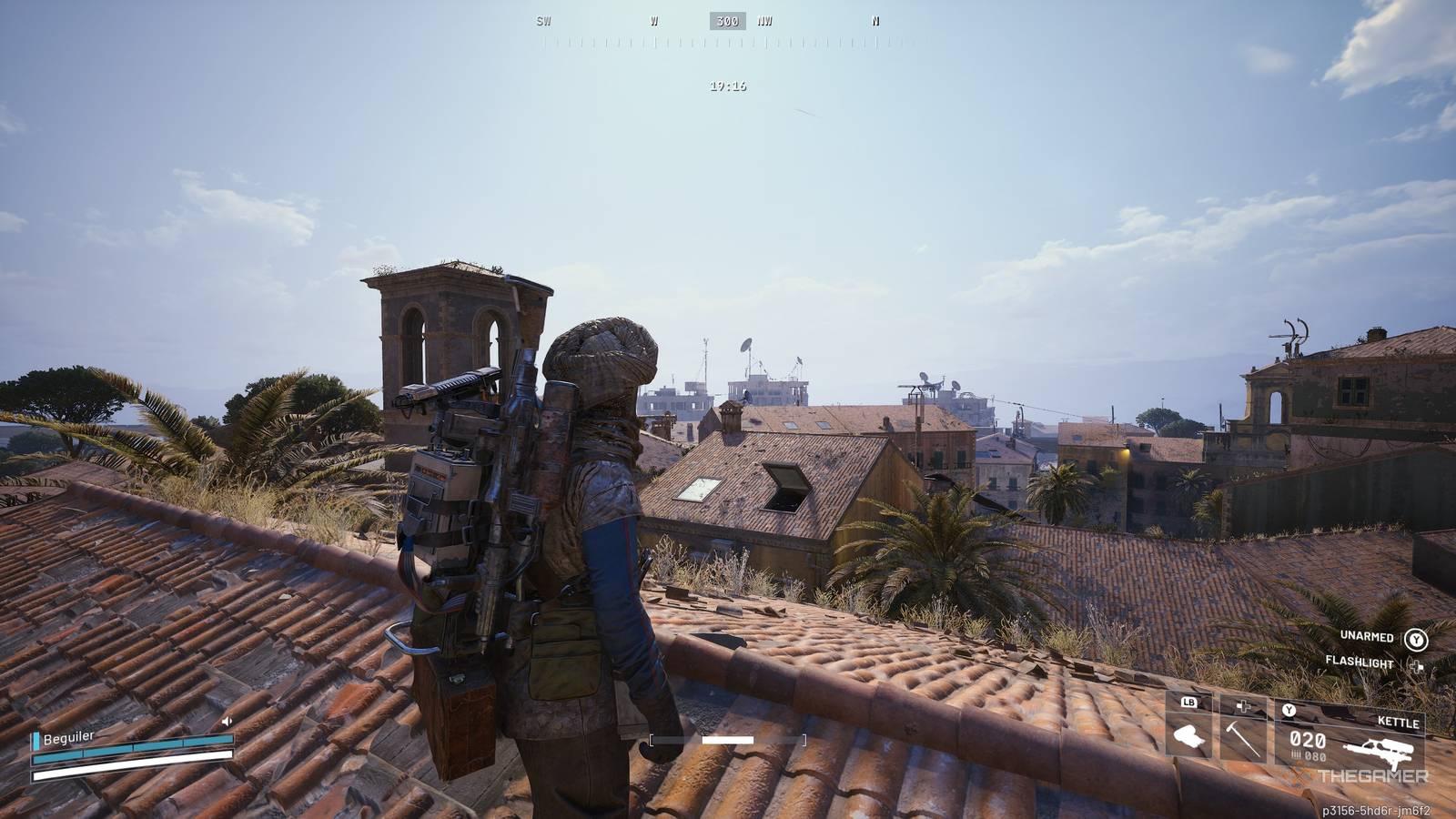
Task: Choose the pickaxe tool slot
Action: pyautogui.click(x=1242, y=731)
